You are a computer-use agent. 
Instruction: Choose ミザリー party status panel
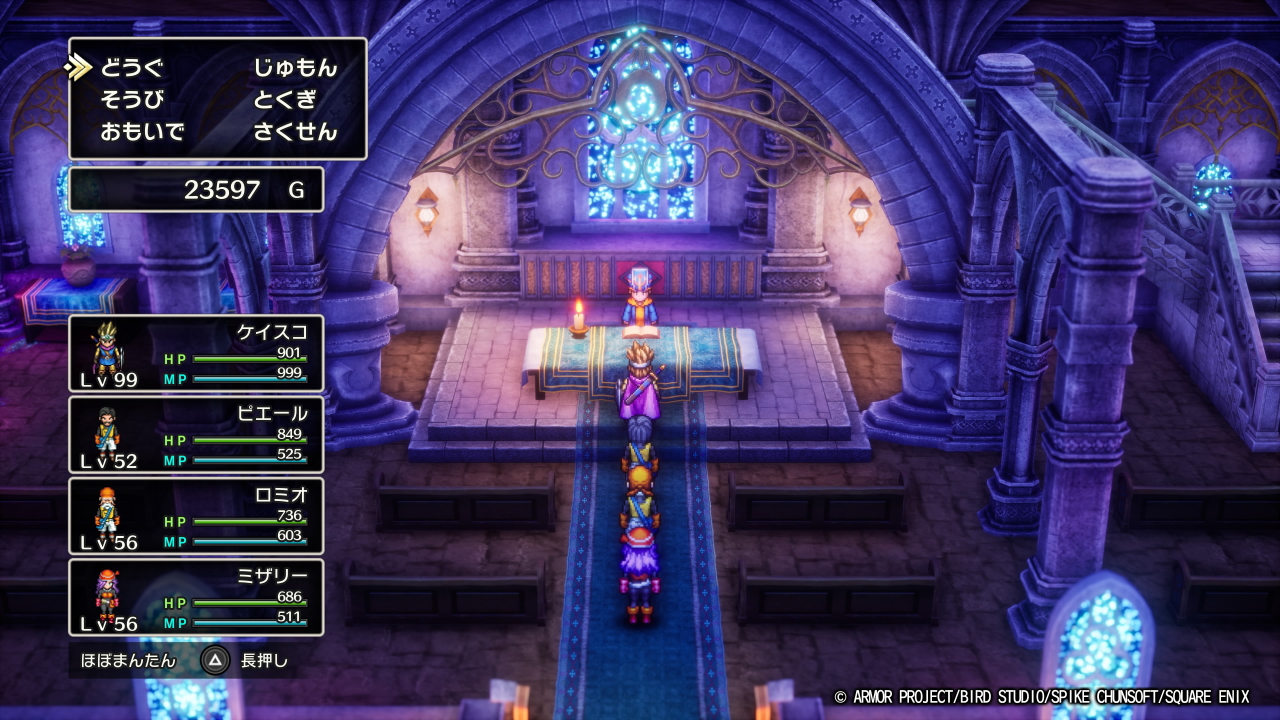coord(196,597)
